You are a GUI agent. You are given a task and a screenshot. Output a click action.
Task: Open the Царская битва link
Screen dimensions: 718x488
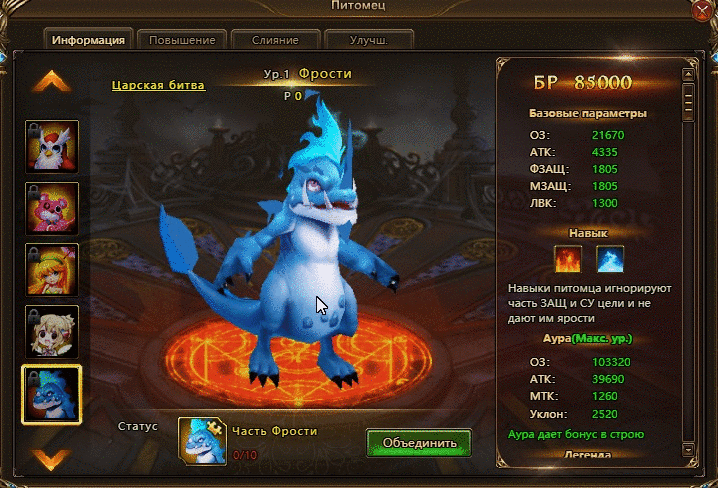(x=159, y=86)
